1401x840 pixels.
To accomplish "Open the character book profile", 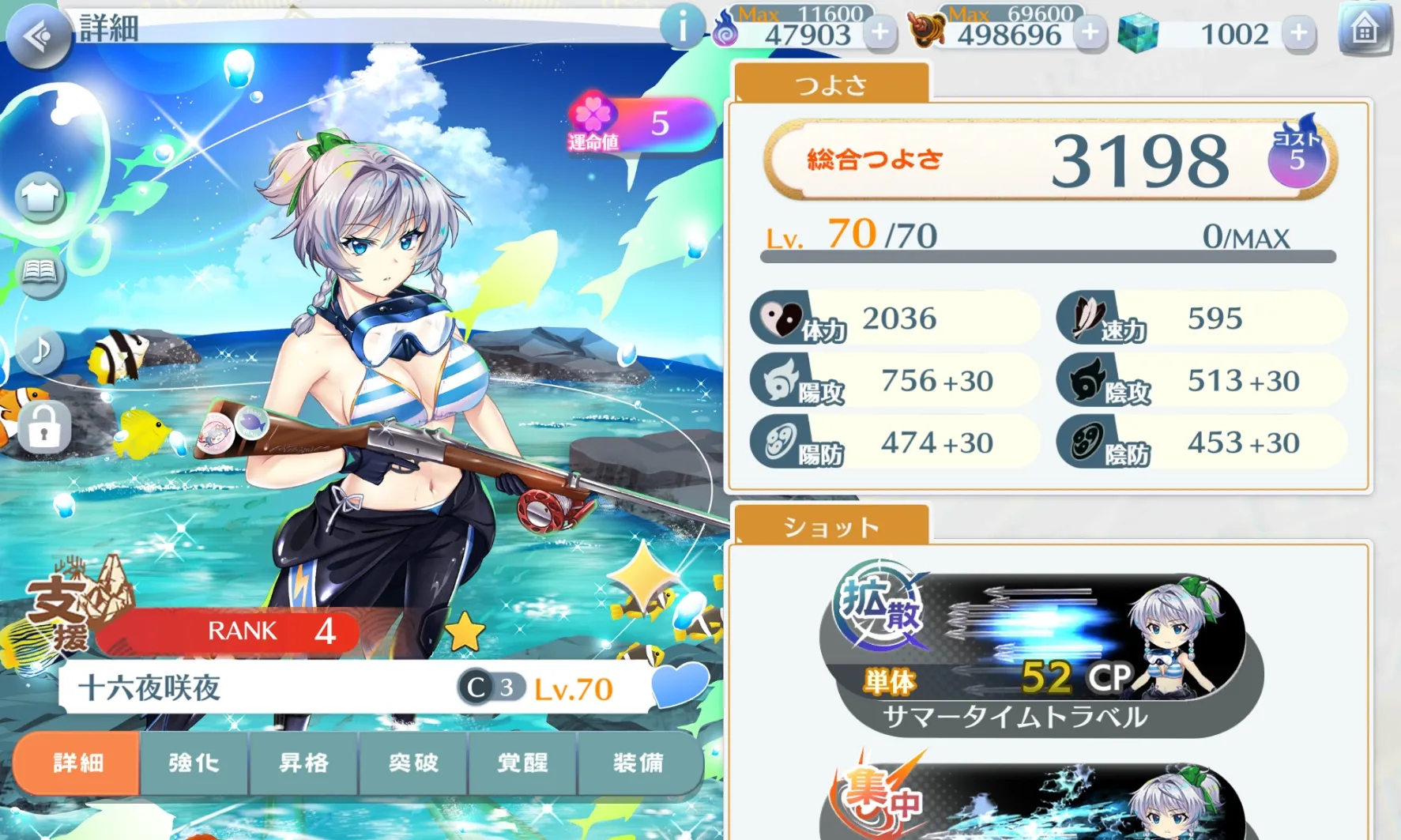I will (x=40, y=273).
